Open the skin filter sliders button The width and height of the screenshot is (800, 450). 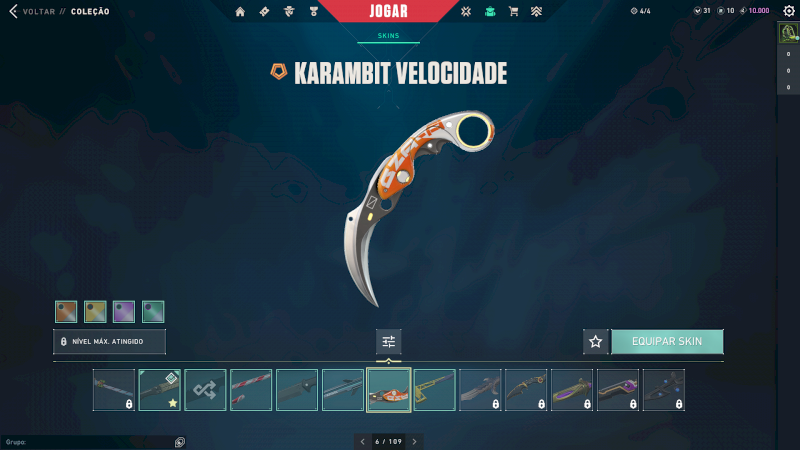(389, 341)
